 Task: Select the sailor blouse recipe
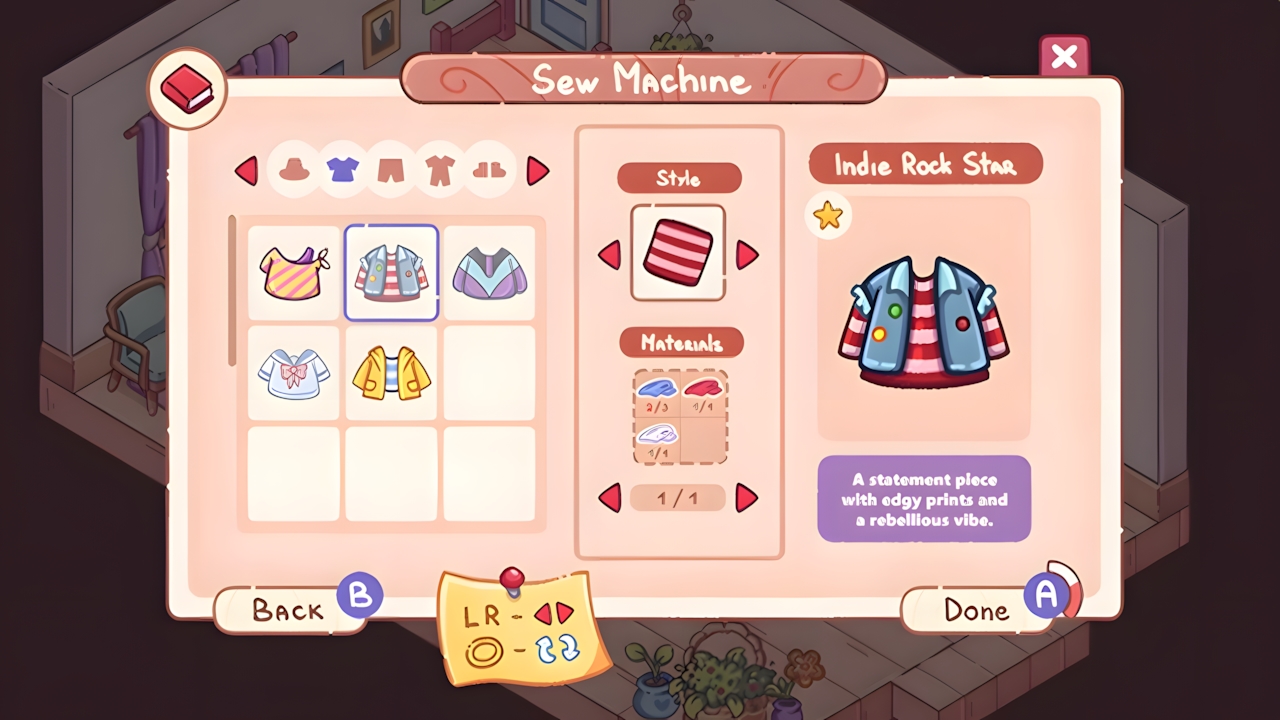[293, 372]
